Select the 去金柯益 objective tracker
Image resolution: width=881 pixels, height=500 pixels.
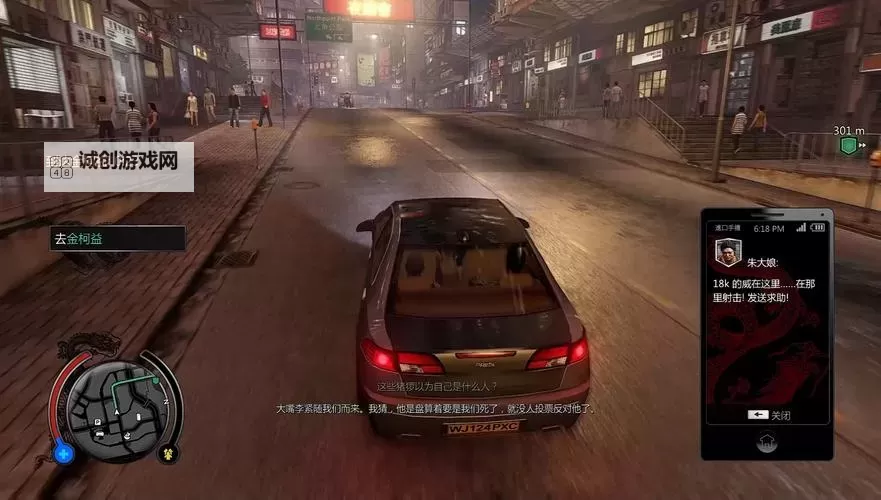coord(117,238)
